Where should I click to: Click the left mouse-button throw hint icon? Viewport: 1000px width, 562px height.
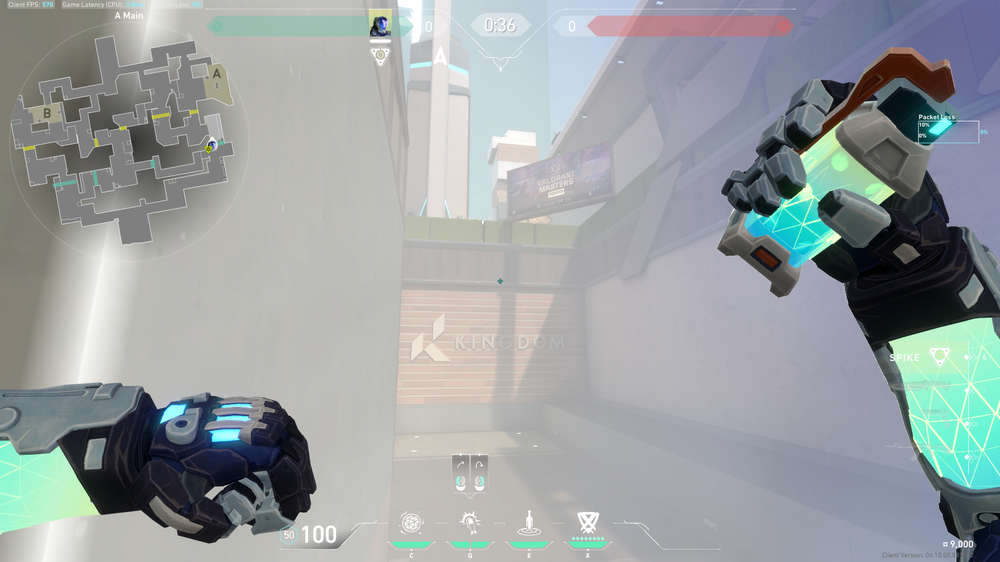tap(460, 474)
